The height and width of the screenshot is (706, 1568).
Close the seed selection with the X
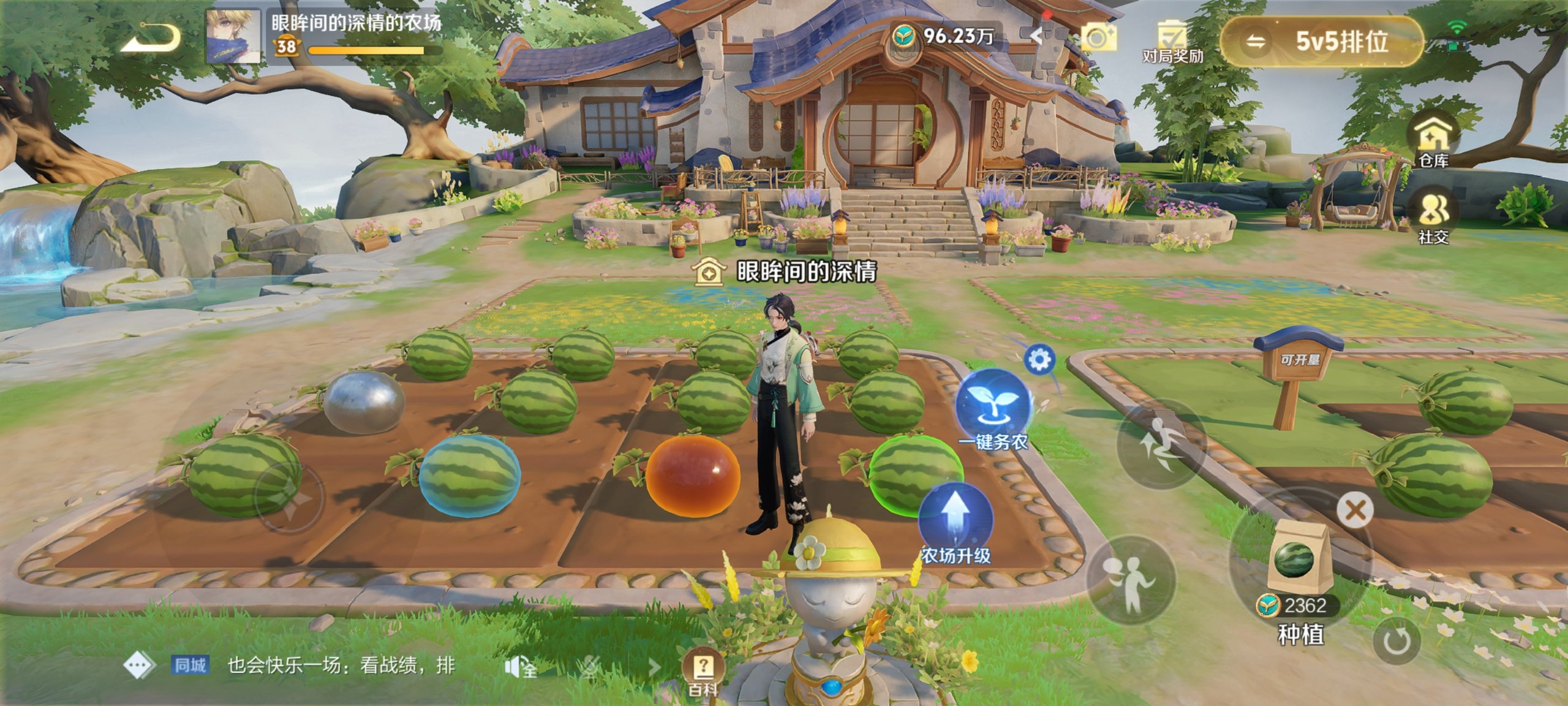pyautogui.click(x=1355, y=510)
